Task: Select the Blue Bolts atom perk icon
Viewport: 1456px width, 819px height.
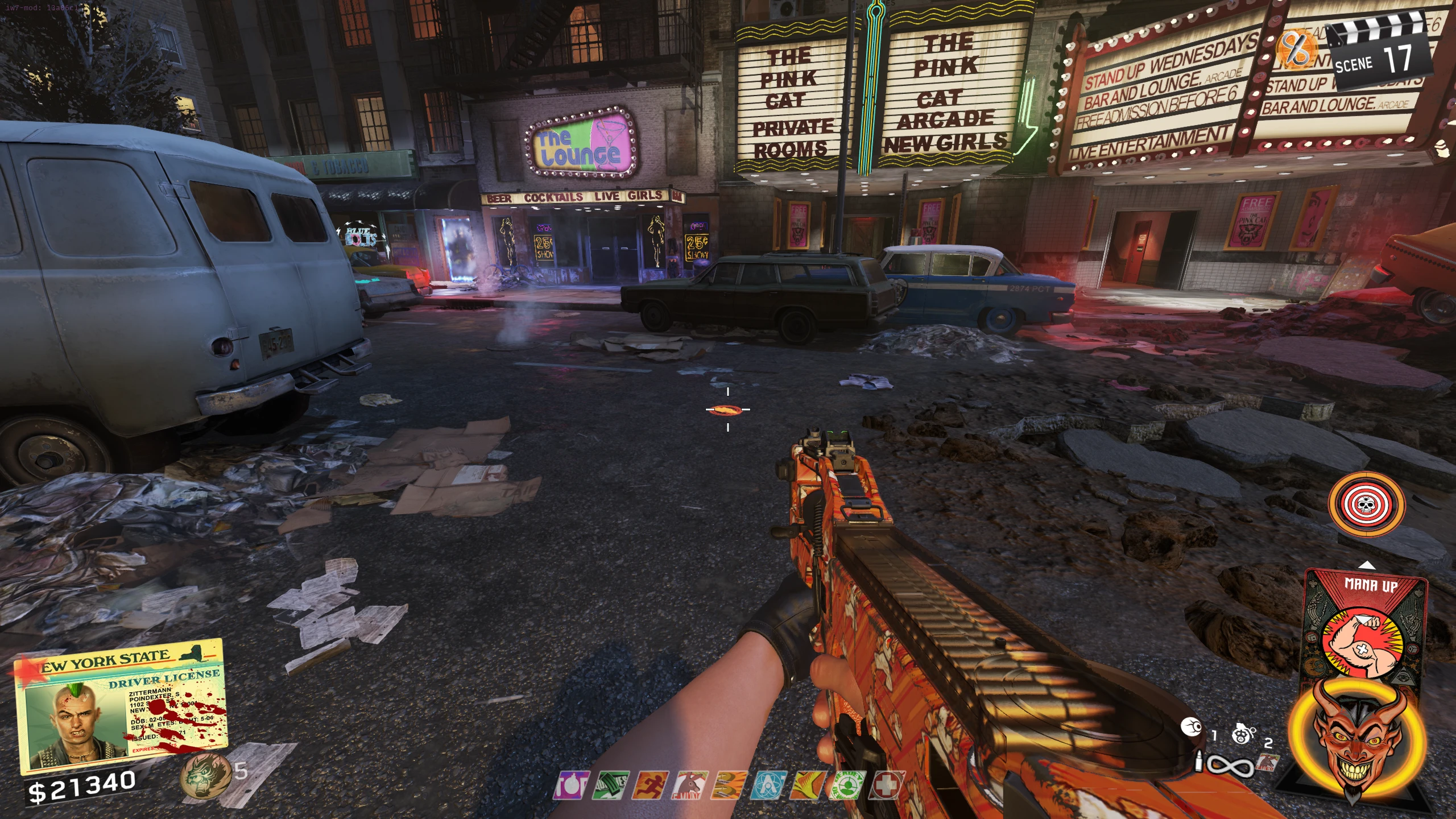Action: coord(769,786)
